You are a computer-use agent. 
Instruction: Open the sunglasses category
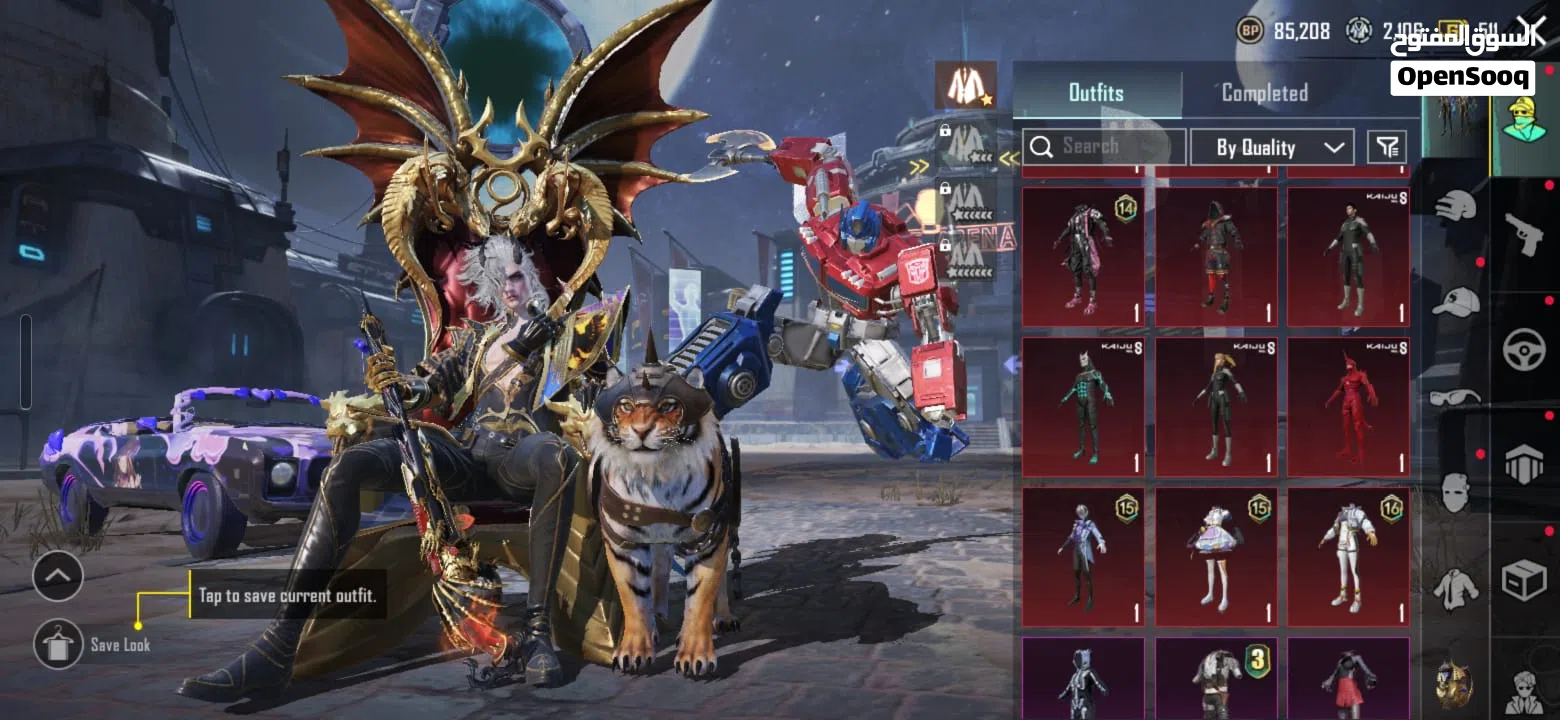pos(1455,397)
